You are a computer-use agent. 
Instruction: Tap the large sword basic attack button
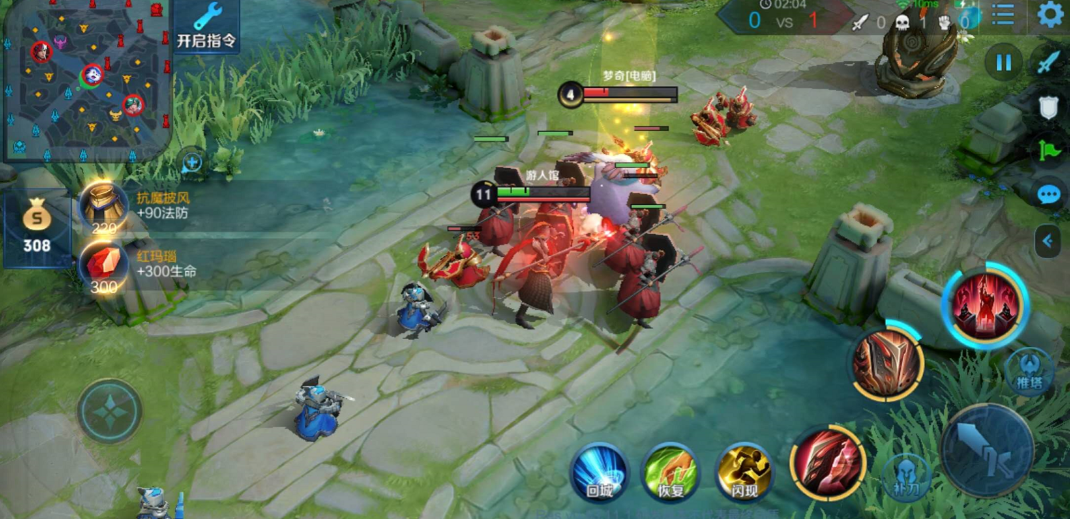tap(987, 450)
